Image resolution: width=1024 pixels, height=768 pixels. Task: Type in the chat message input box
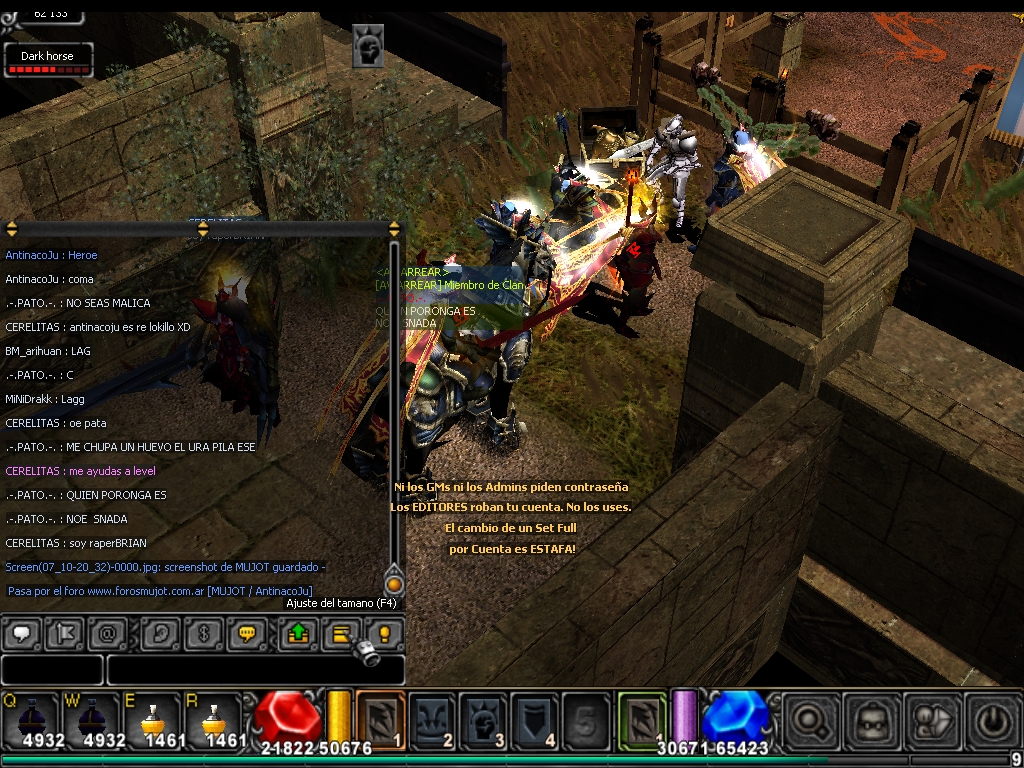tap(255, 670)
